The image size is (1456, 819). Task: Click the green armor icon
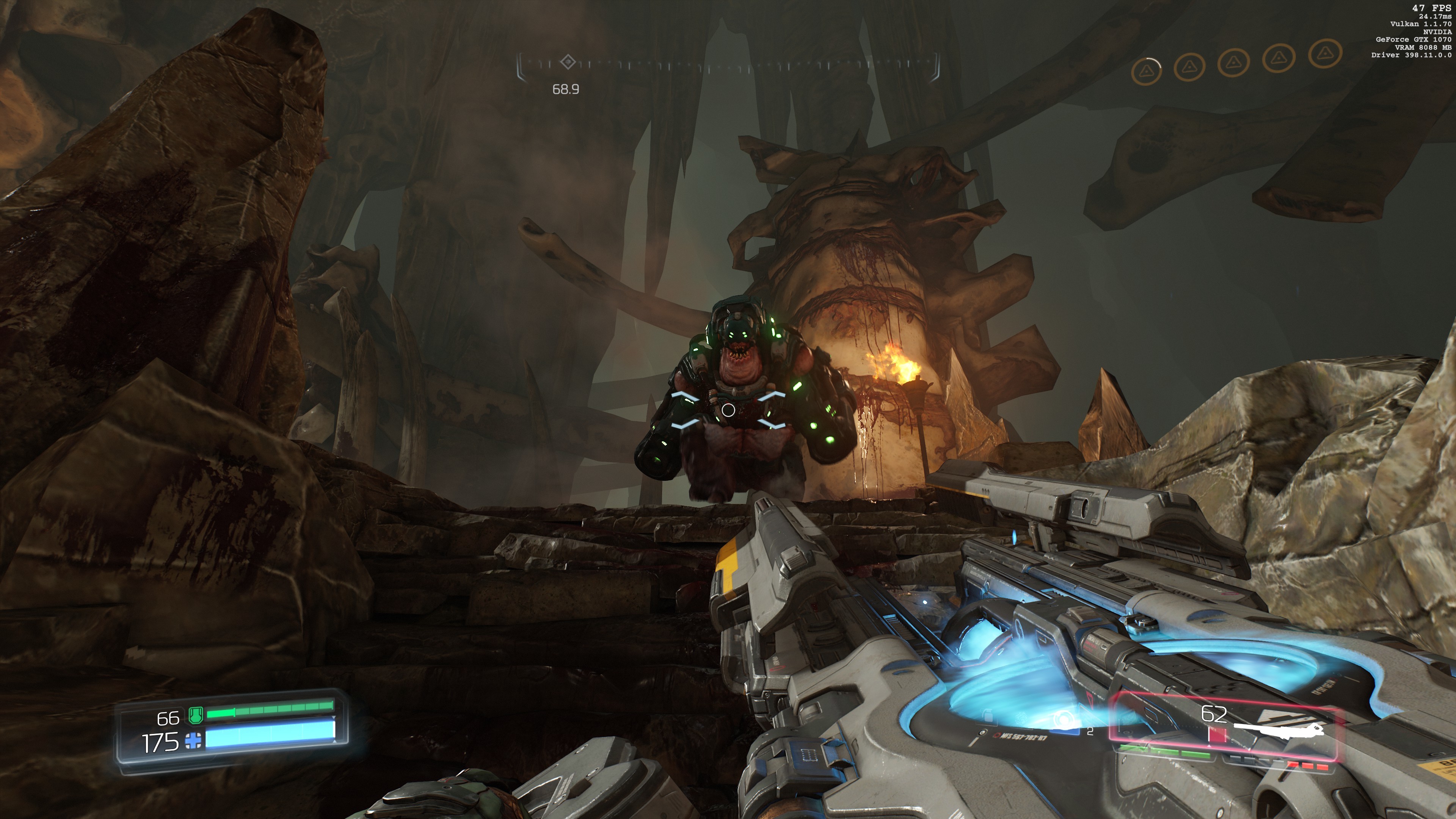[196, 715]
